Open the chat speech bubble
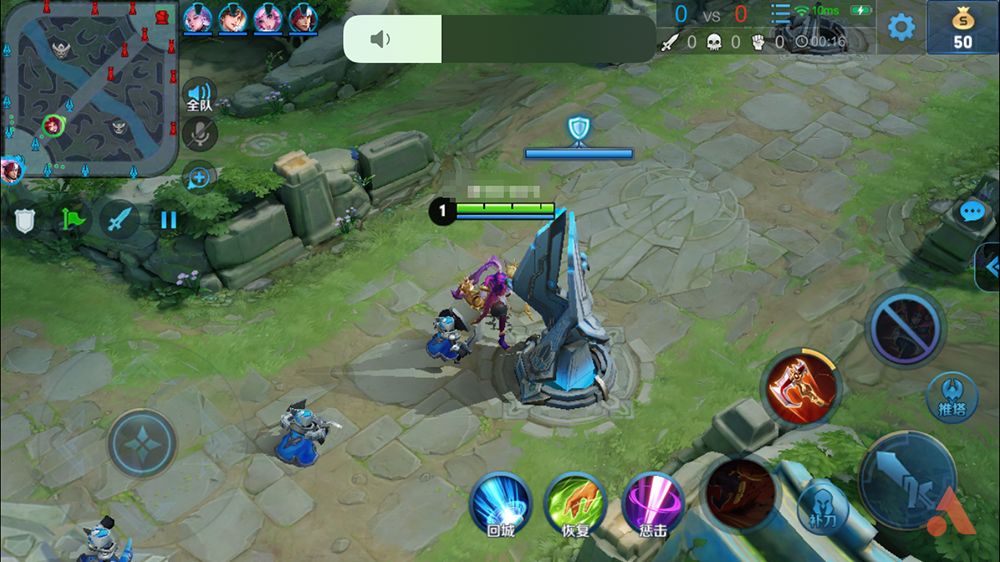1000x562 pixels. coord(972,212)
